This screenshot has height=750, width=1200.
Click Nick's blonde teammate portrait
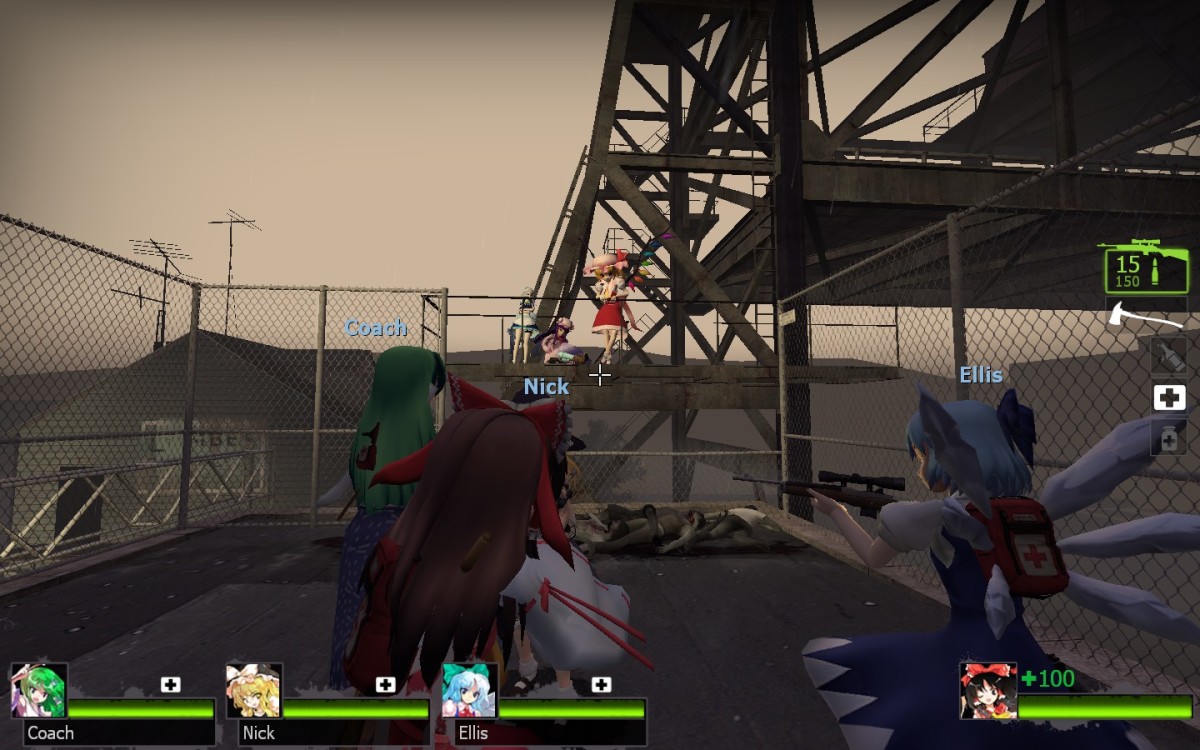point(254,690)
